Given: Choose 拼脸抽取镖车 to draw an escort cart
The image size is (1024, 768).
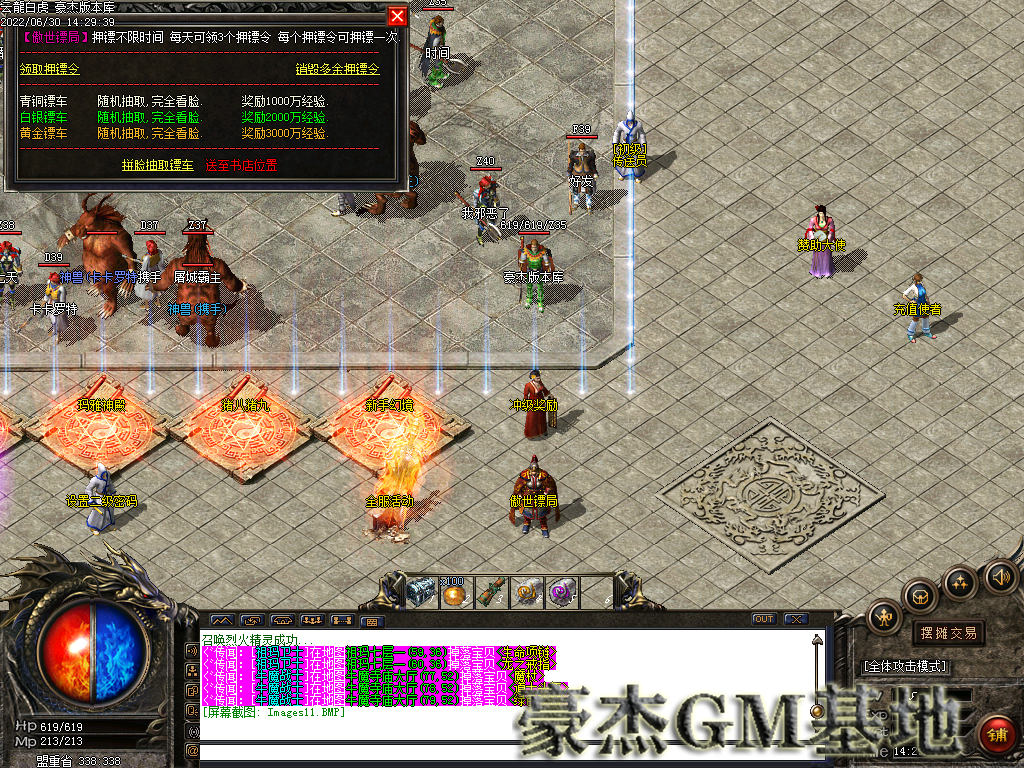Looking at the screenshot, I should coord(158,165).
